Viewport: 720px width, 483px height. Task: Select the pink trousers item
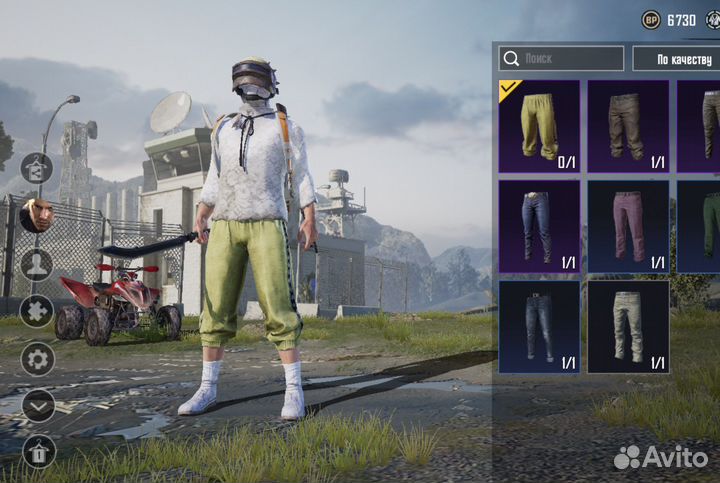627,226
